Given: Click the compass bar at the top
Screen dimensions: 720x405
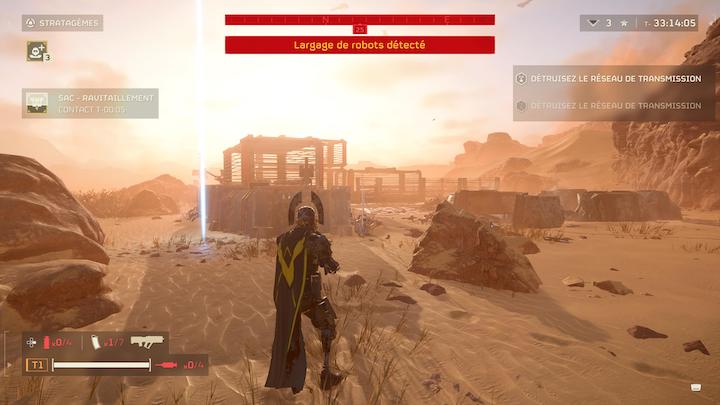Looking at the screenshot, I should coord(359,20).
